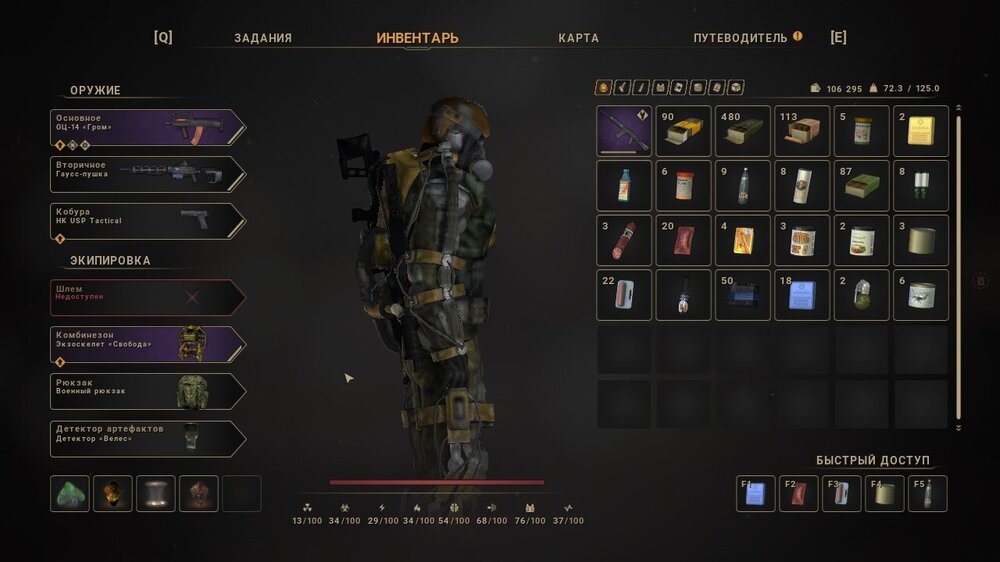The width and height of the screenshot is (1000, 562).
Task: Select the Детектор «Велес» detector slot
Action: pyautogui.click(x=147, y=438)
